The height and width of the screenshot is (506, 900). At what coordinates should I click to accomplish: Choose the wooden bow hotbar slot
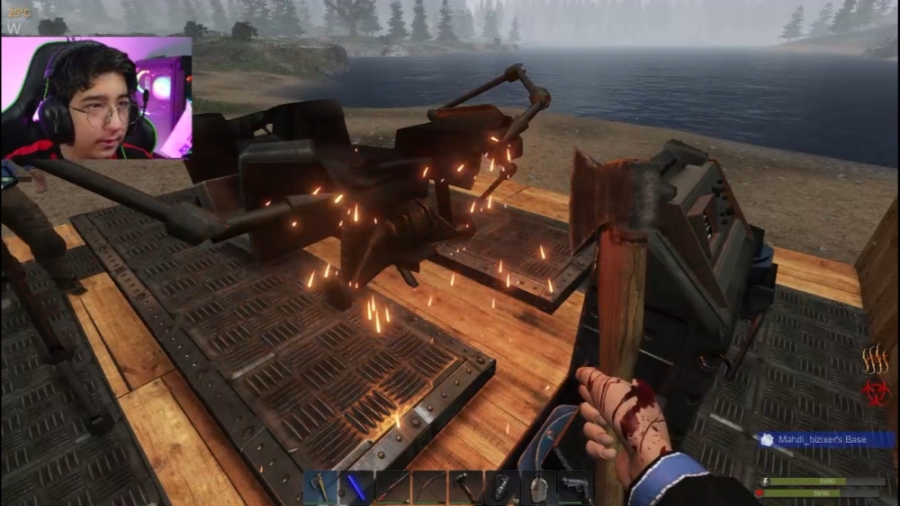tap(429, 487)
